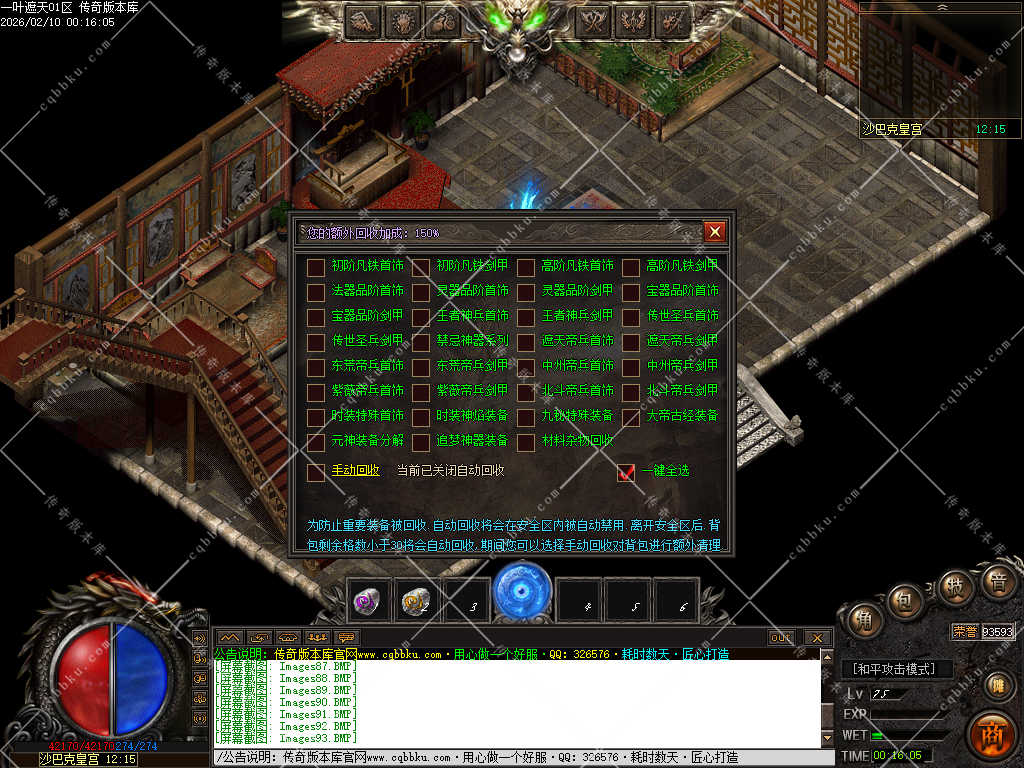Click the OUT button above the chat
Screen dimensions: 1024x768
pyautogui.click(x=781, y=638)
